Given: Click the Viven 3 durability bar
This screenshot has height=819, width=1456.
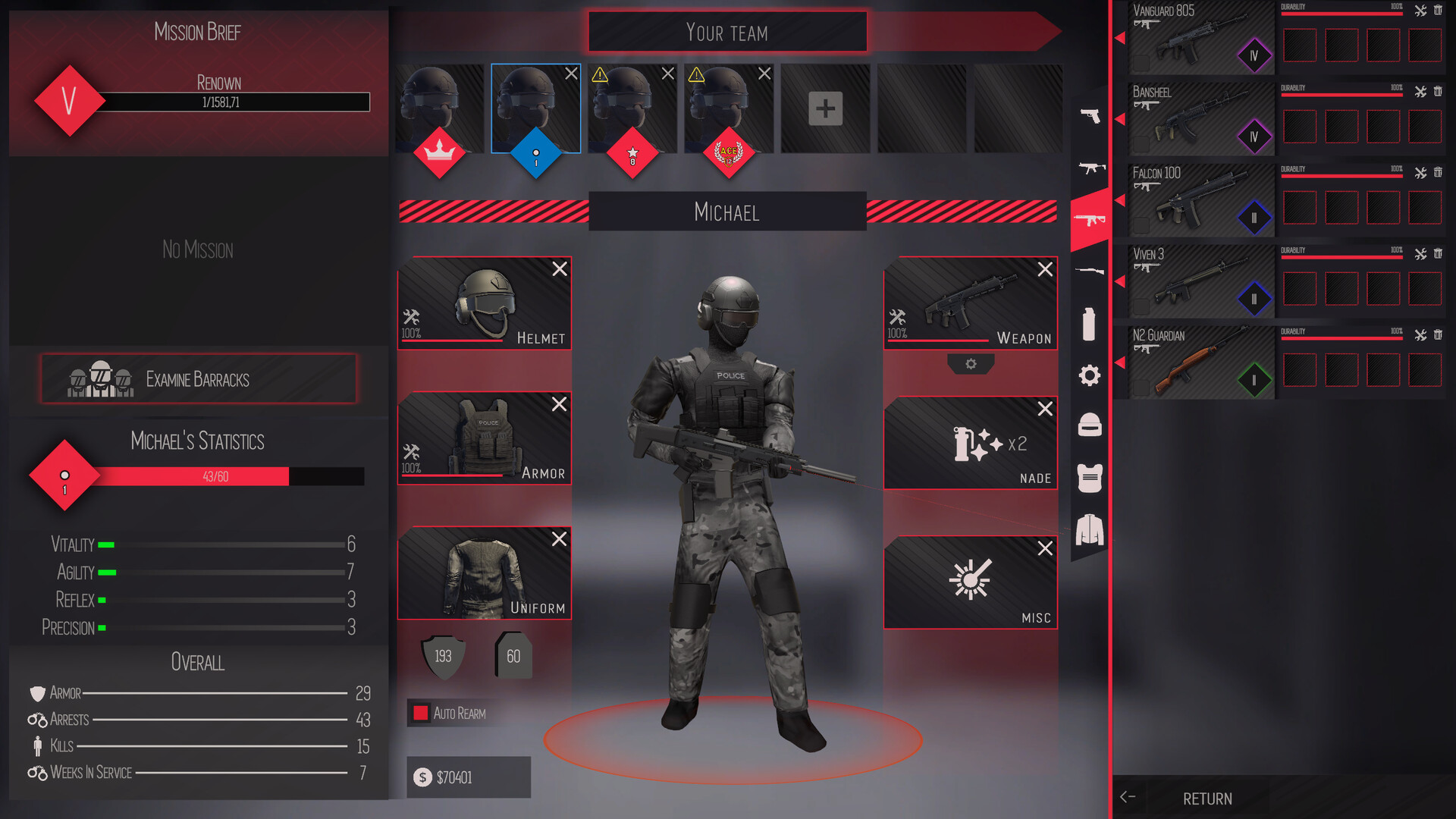Looking at the screenshot, I should point(1341,256).
